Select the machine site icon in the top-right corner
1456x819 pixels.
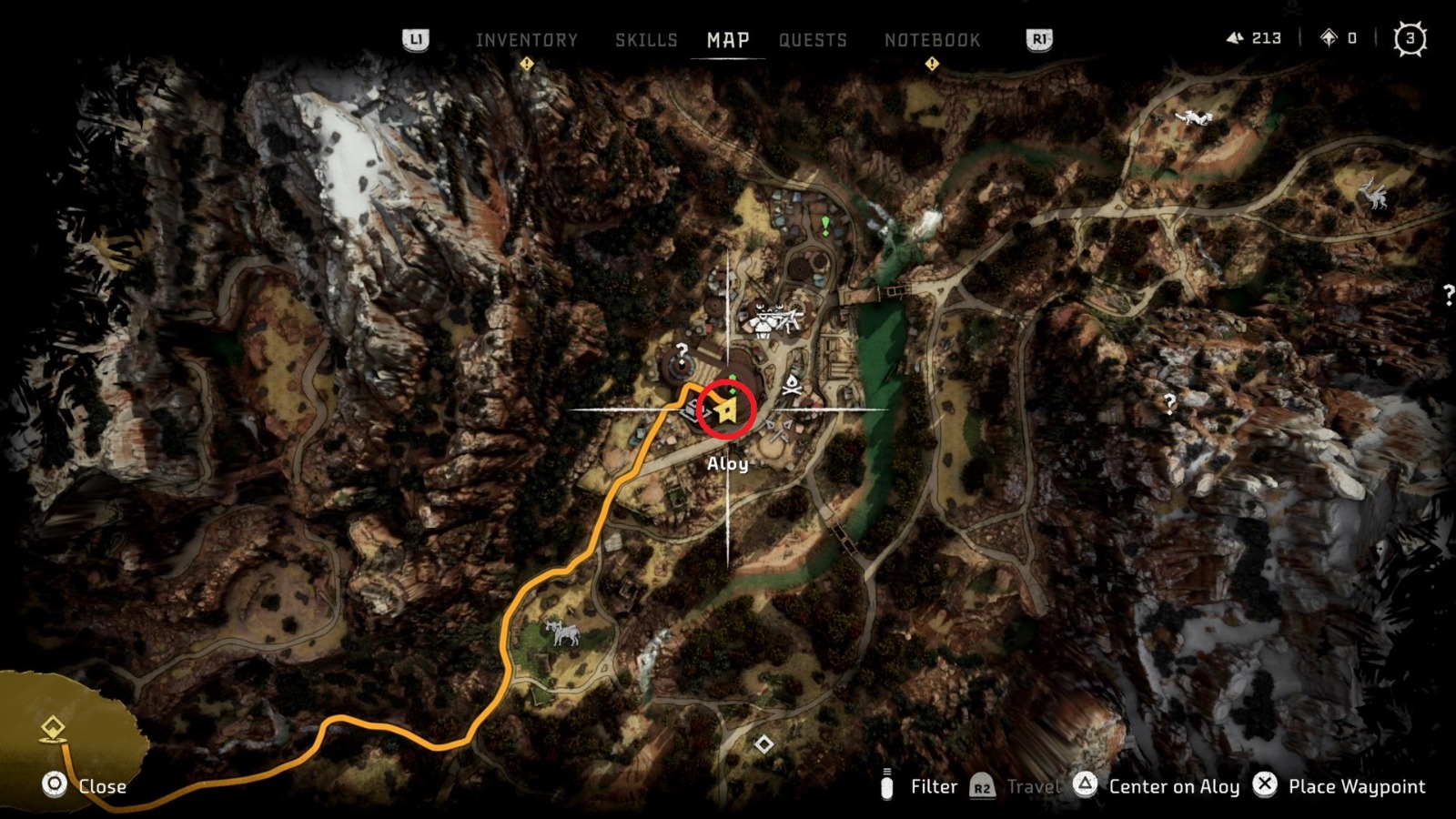coord(1192,118)
